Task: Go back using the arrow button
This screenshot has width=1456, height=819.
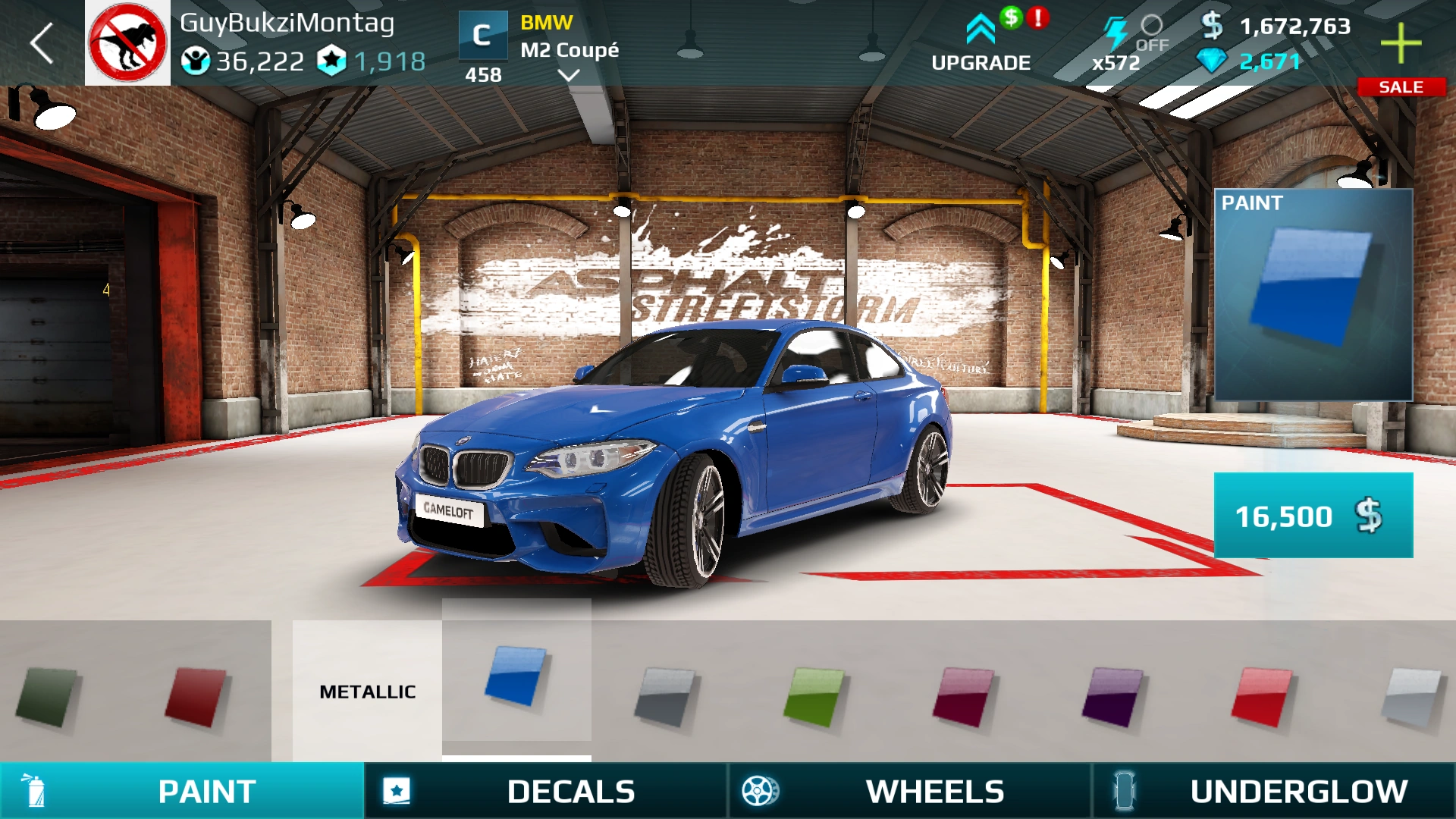Action: pos(42,43)
